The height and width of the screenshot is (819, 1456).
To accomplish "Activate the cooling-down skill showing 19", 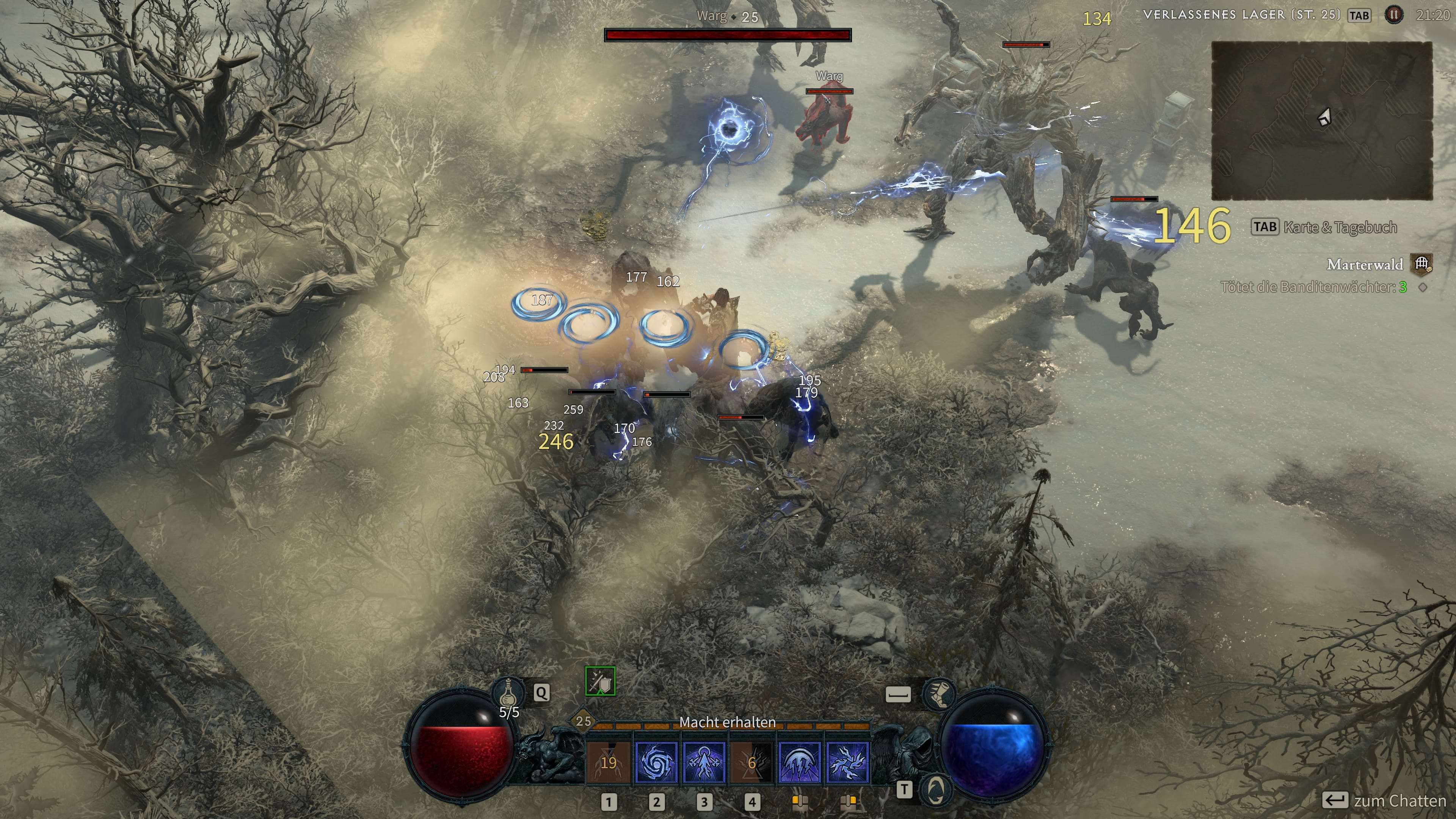I will pyautogui.click(x=608, y=763).
